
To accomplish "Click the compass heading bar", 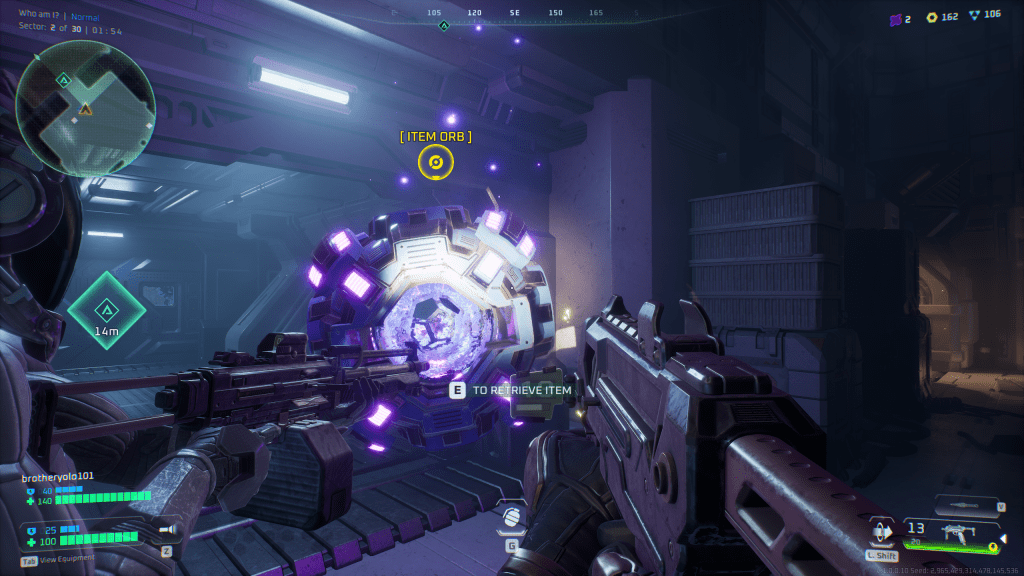I will pos(512,14).
